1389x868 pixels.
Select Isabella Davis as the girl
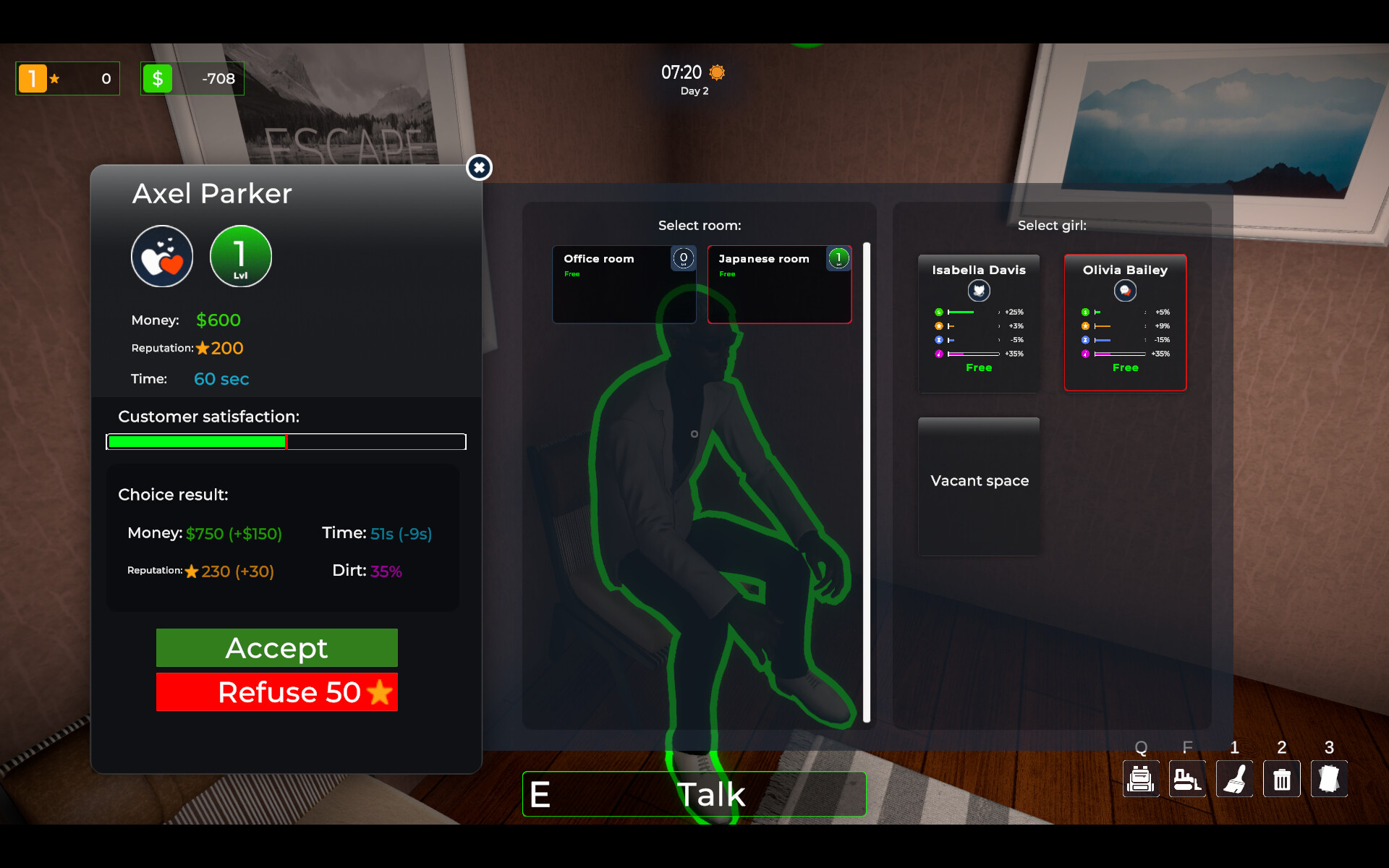point(979,323)
